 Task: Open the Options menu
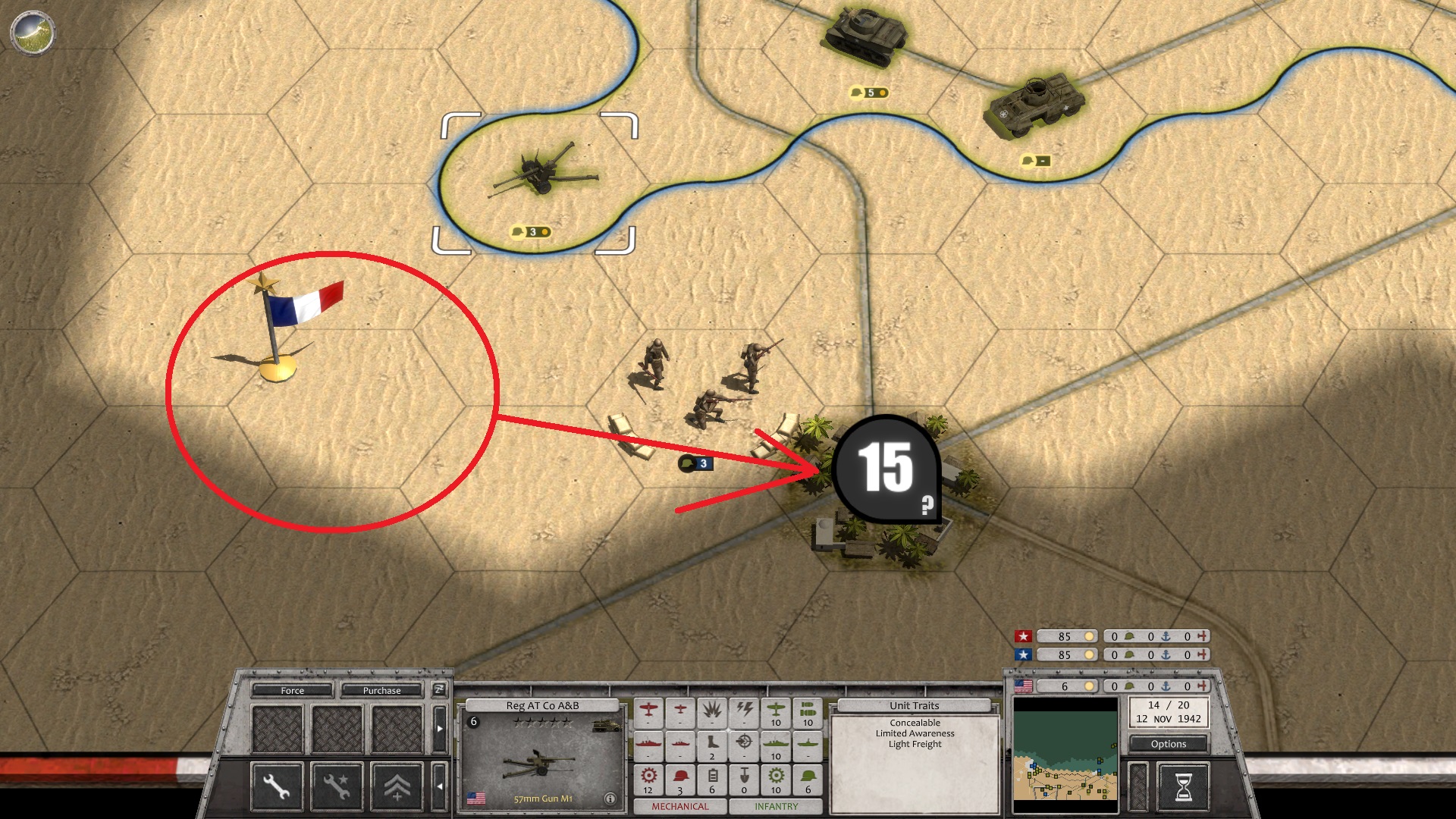coord(1168,744)
